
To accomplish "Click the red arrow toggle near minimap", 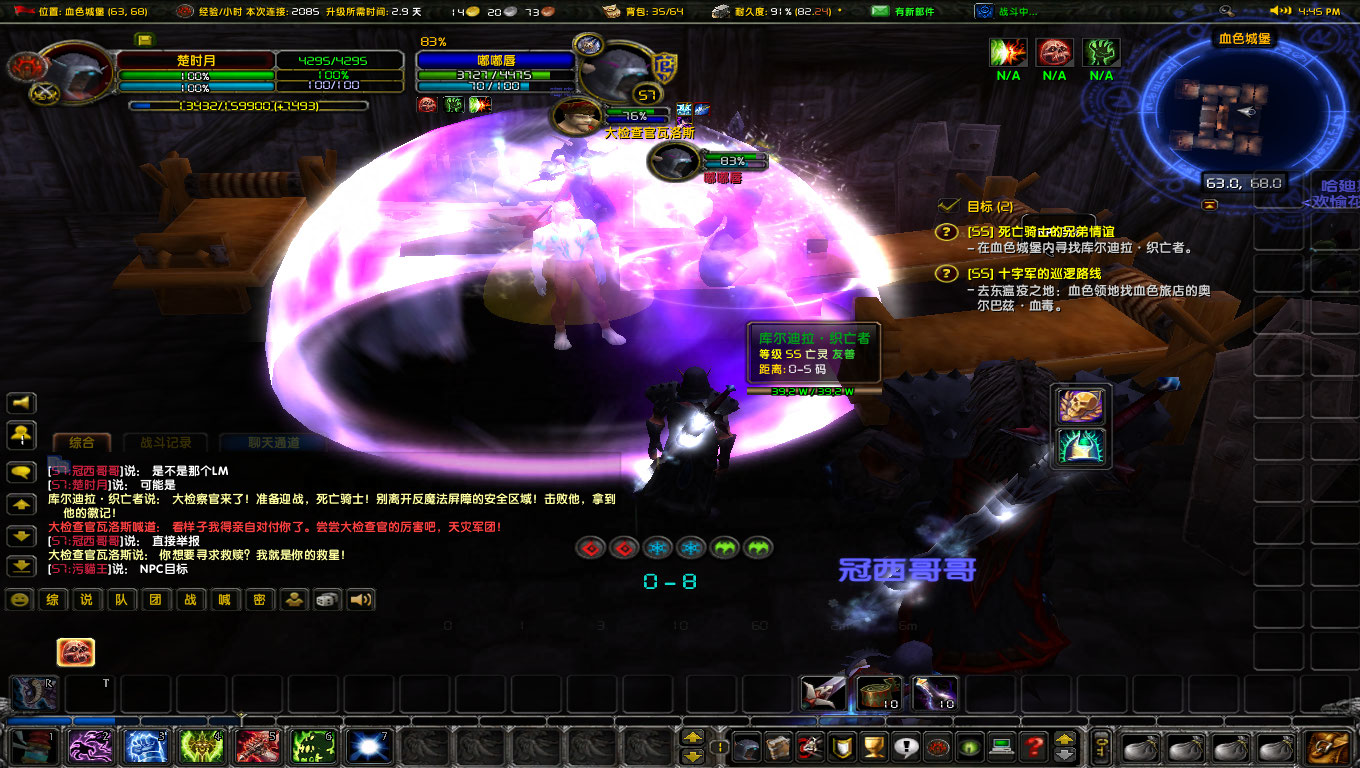I will coord(1210,205).
